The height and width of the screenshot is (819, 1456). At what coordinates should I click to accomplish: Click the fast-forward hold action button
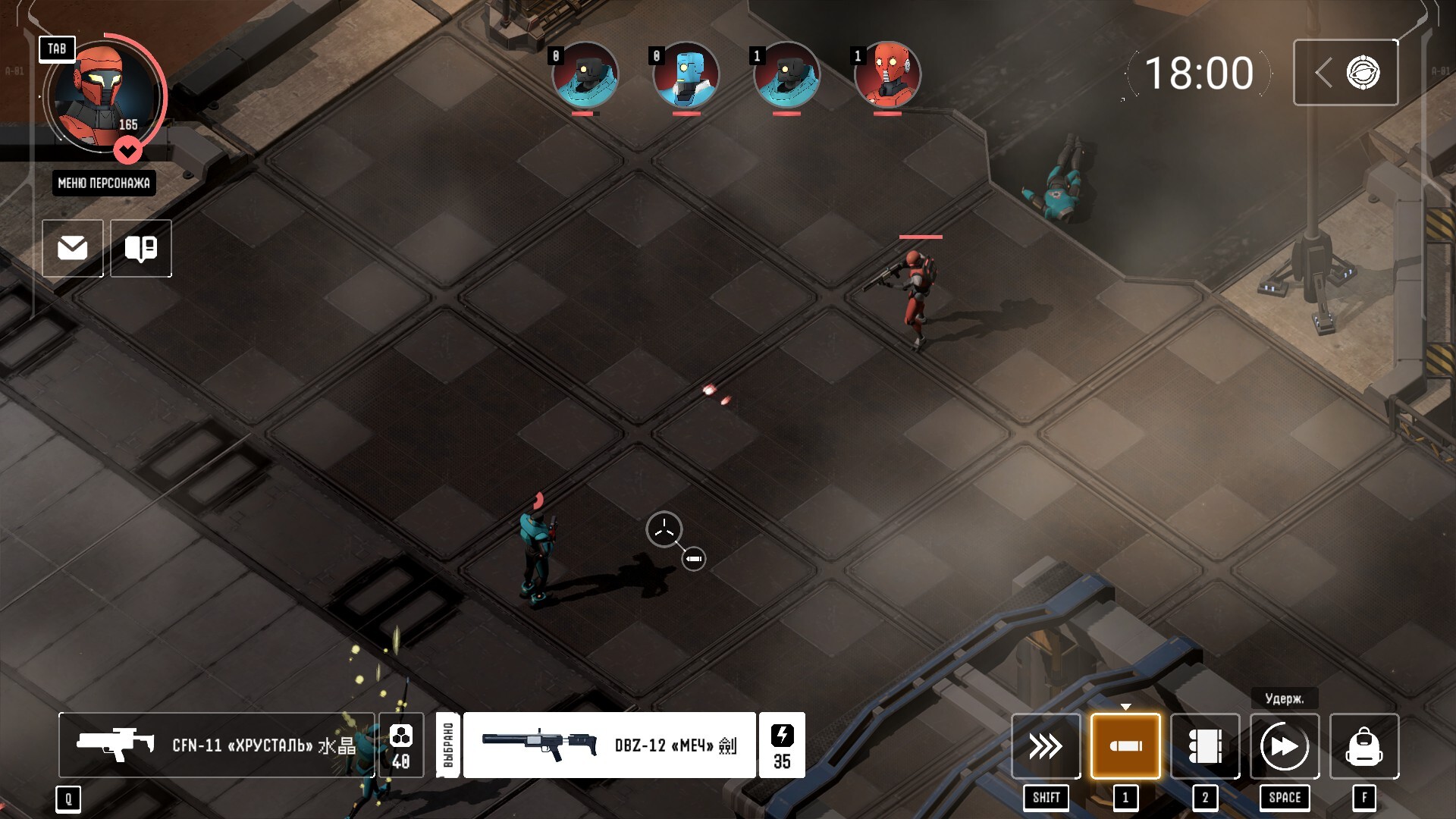[1285, 746]
